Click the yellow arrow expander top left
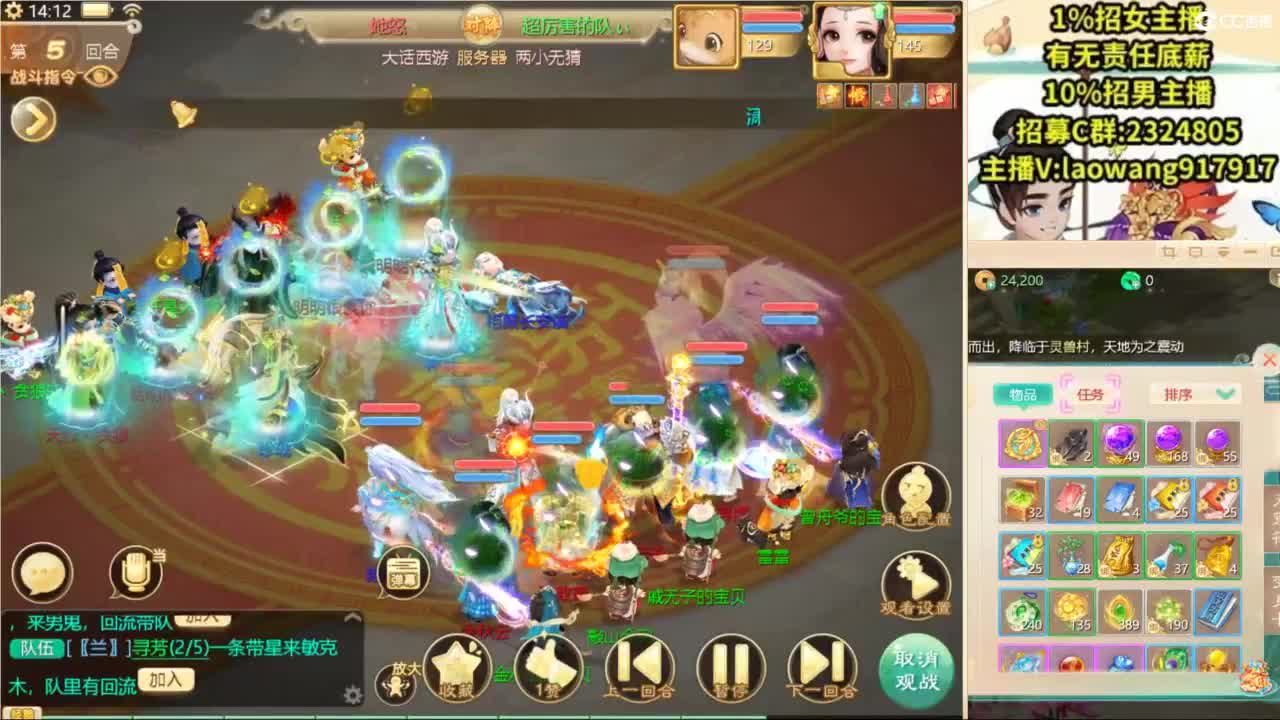 point(33,118)
